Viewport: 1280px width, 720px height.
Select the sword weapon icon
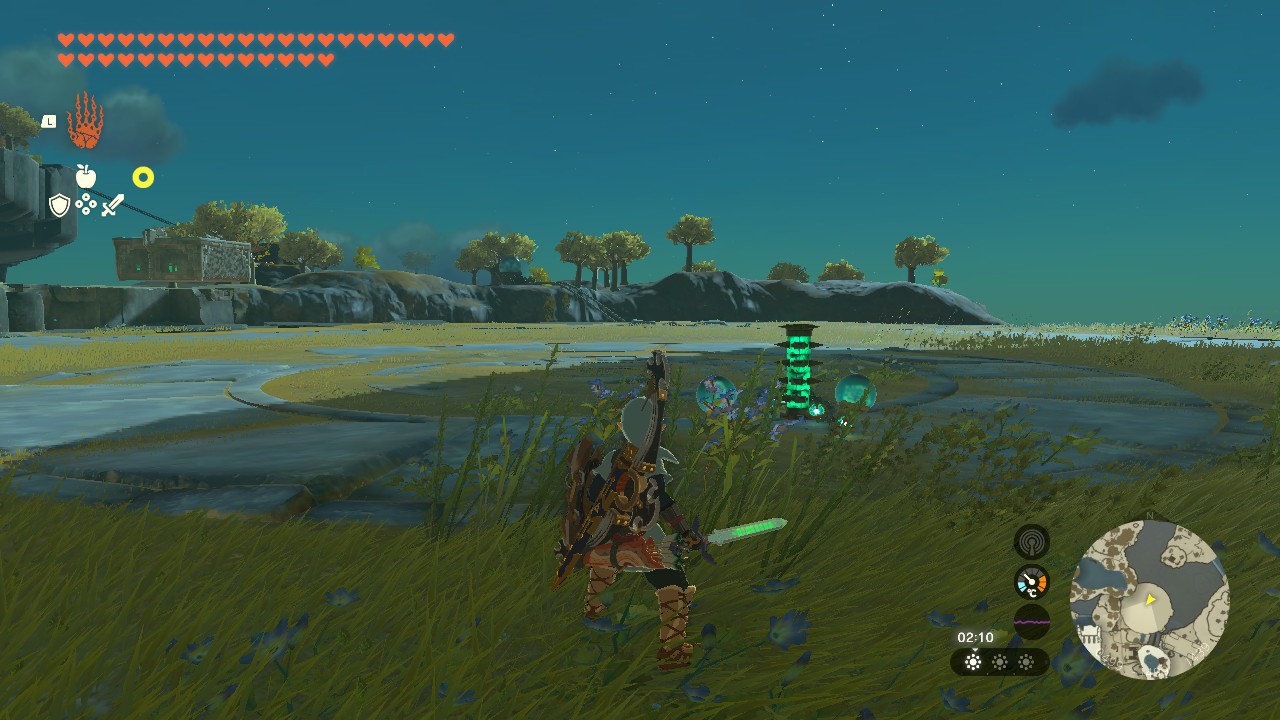pyautogui.click(x=113, y=205)
